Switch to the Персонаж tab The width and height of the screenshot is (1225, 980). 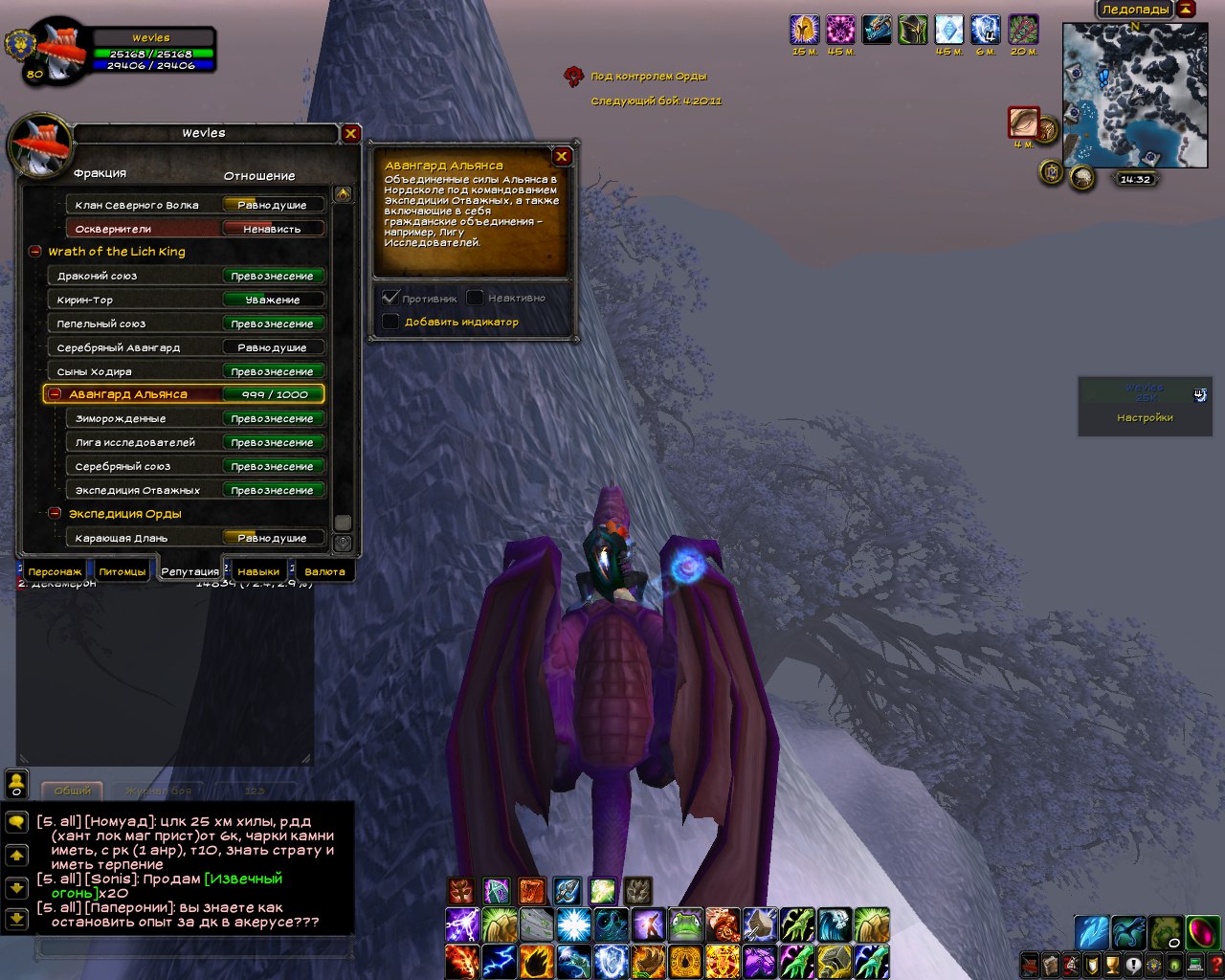pos(55,571)
